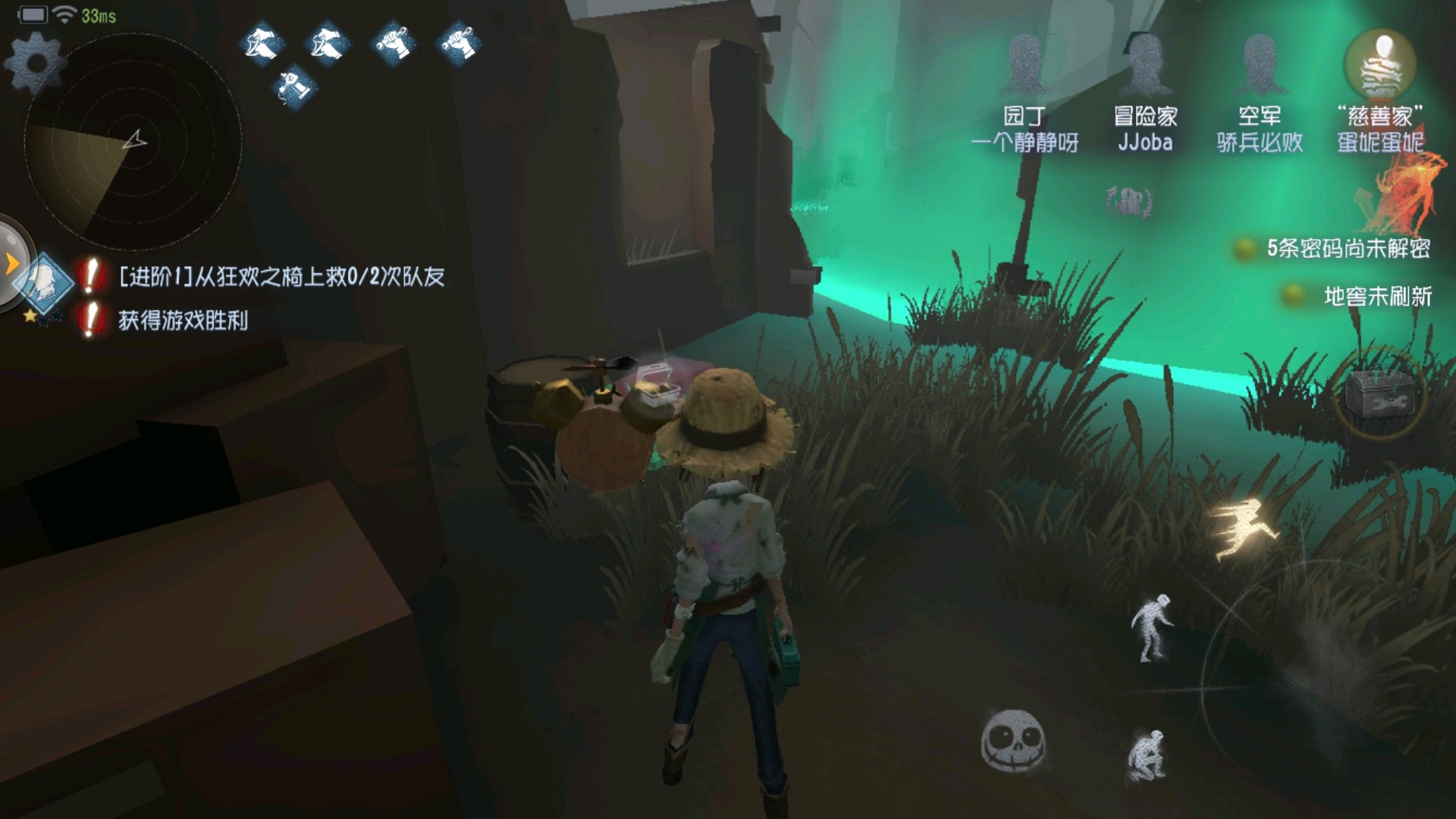Click the circular radar minimap
Screen dimensions: 1456x819
click(133, 141)
